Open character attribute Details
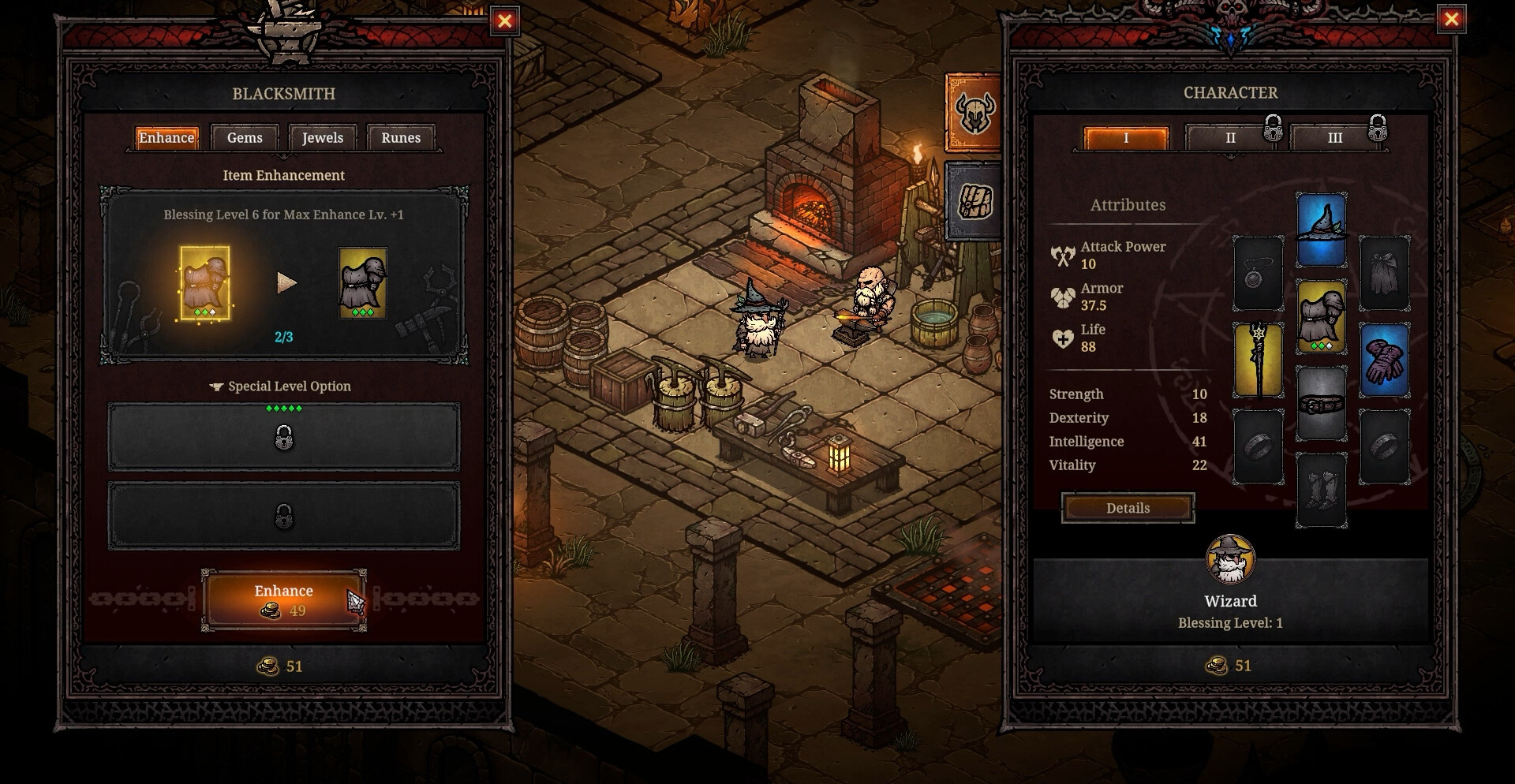 (x=1128, y=508)
